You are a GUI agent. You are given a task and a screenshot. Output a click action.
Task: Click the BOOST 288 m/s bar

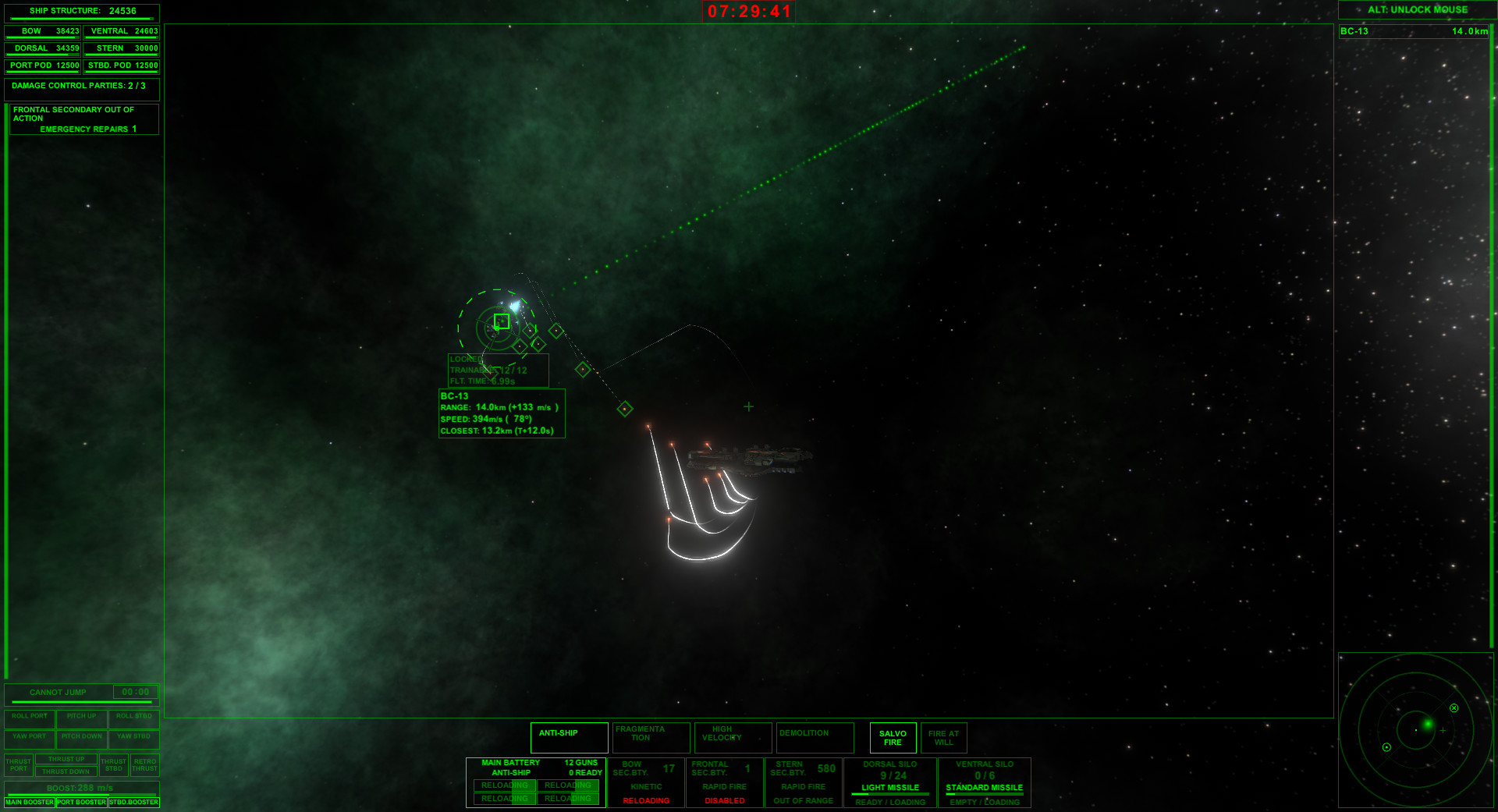(81, 788)
